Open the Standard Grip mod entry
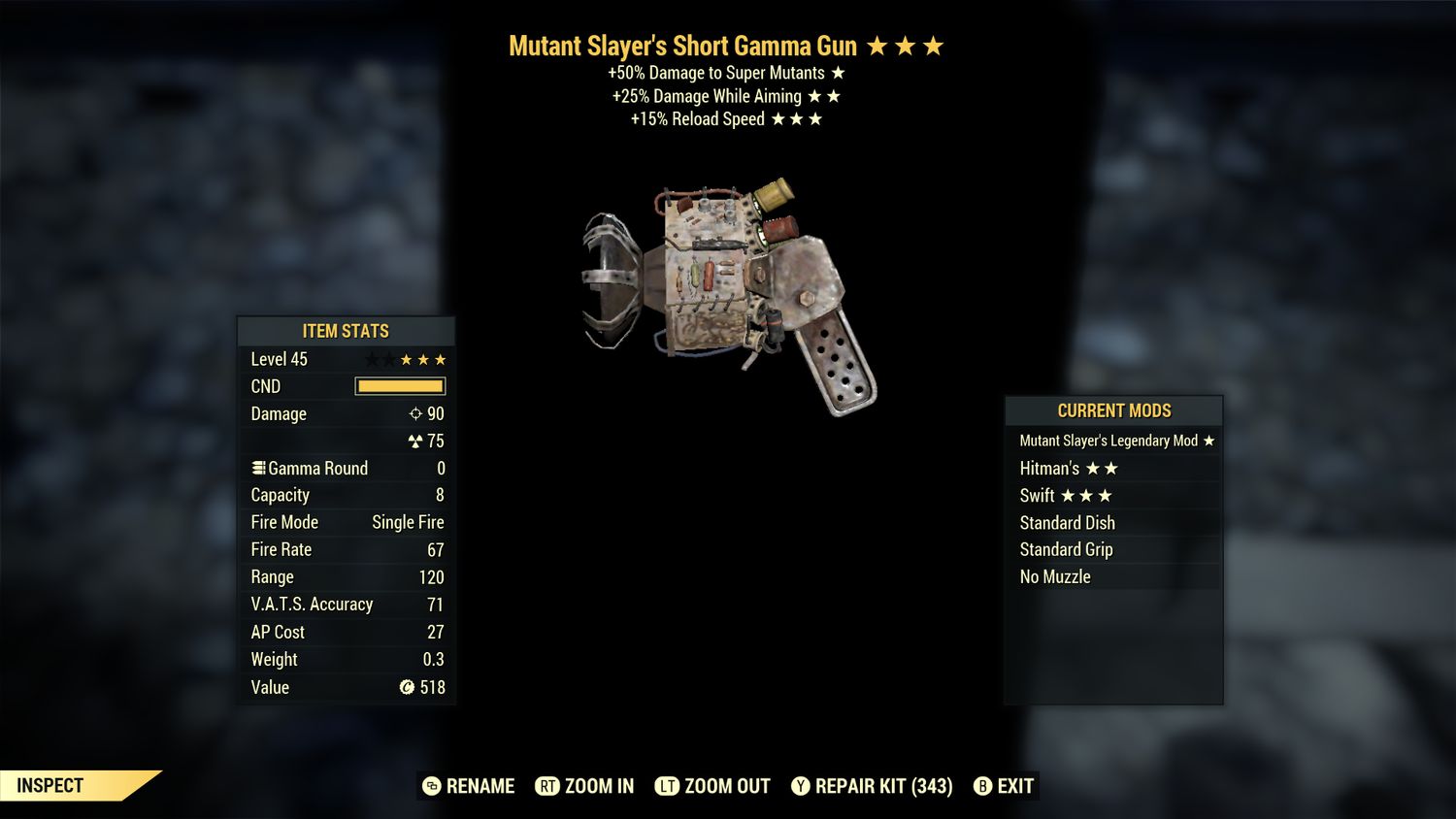Image resolution: width=1456 pixels, height=819 pixels. (1066, 549)
